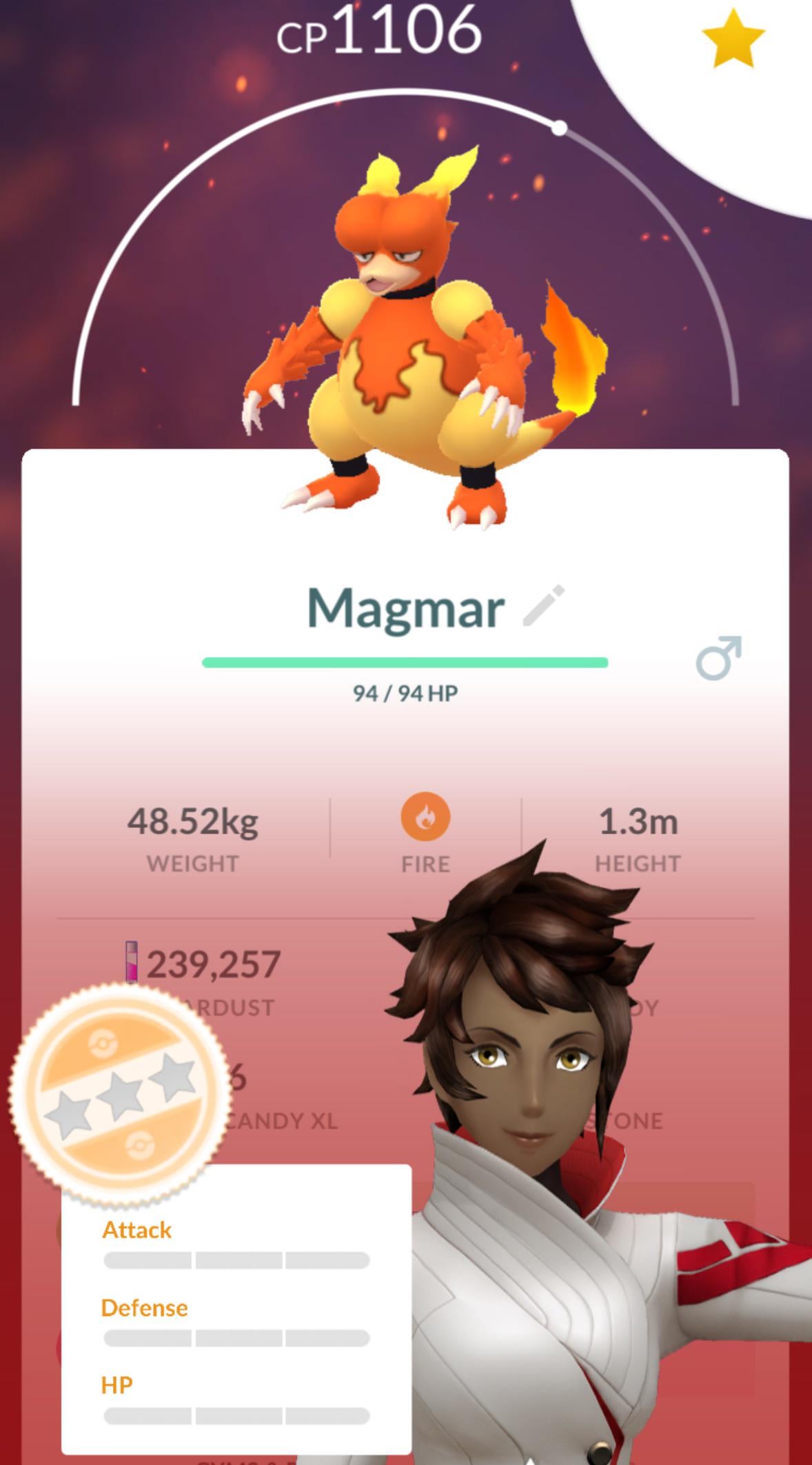Image resolution: width=812 pixels, height=1465 pixels.
Task: Tap the pencil icon to rename Magmar
Action: tap(544, 606)
